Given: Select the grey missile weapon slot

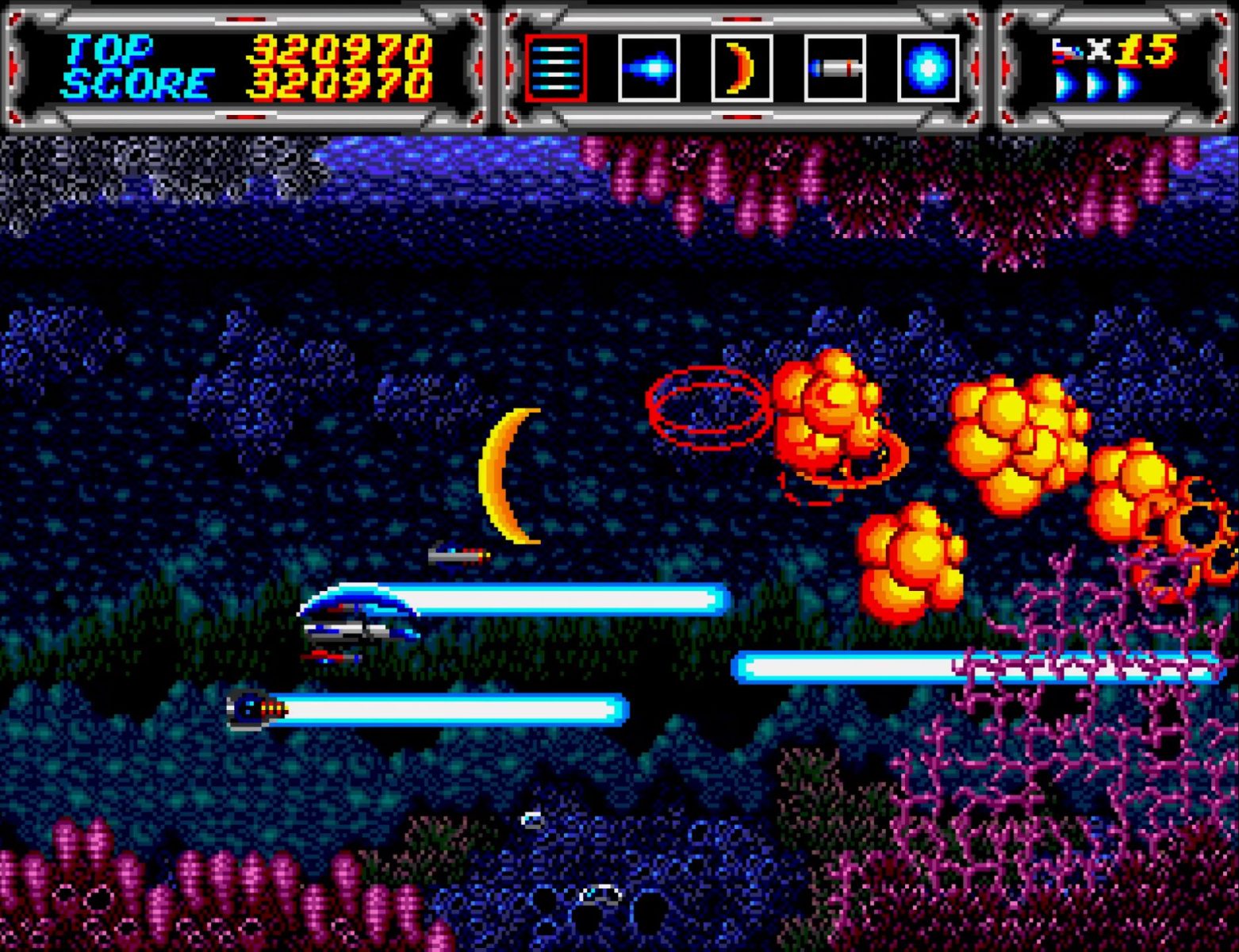Looking at the screenshot, I should pos(834,68).
